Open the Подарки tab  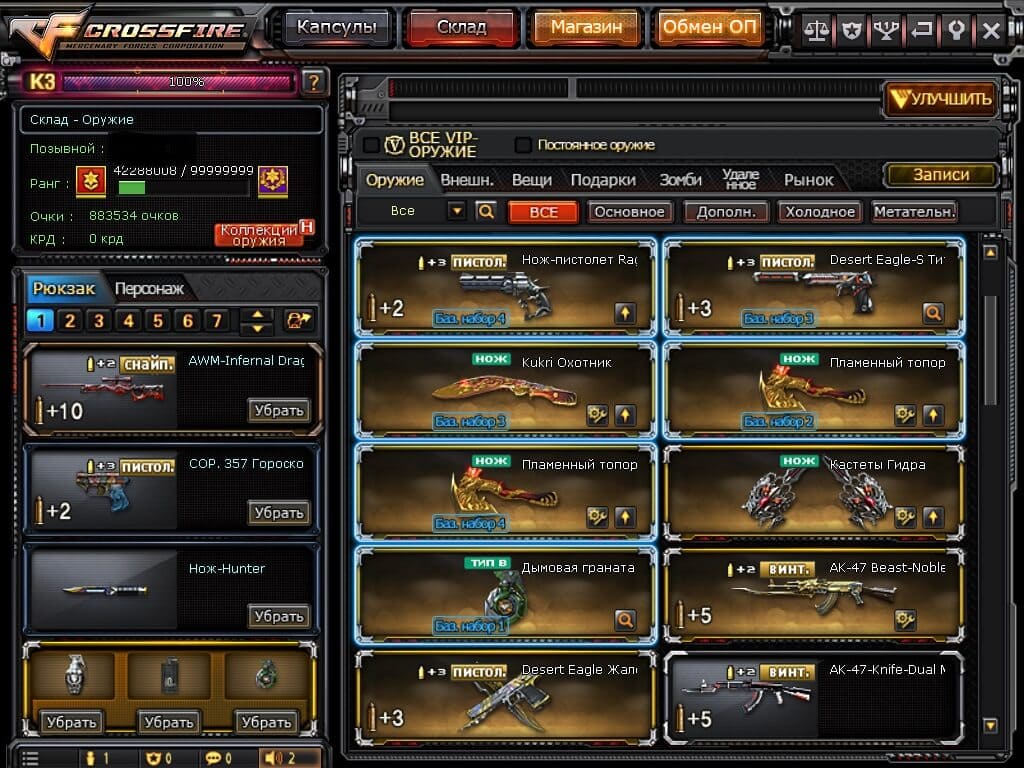603,180
